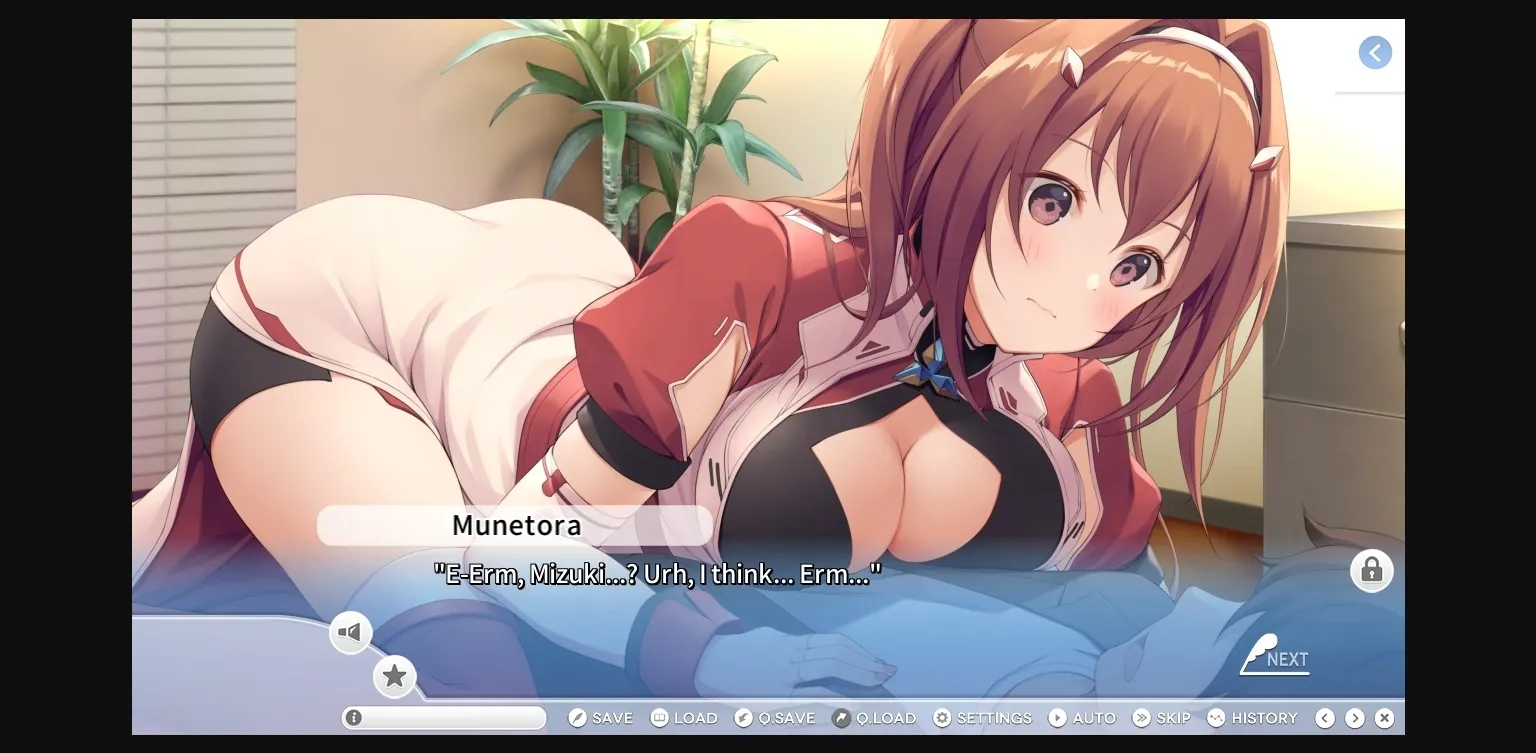Collapse the side panel with the blue chevron
The height and width of the screenshot is (753, 1536).
1375,52
